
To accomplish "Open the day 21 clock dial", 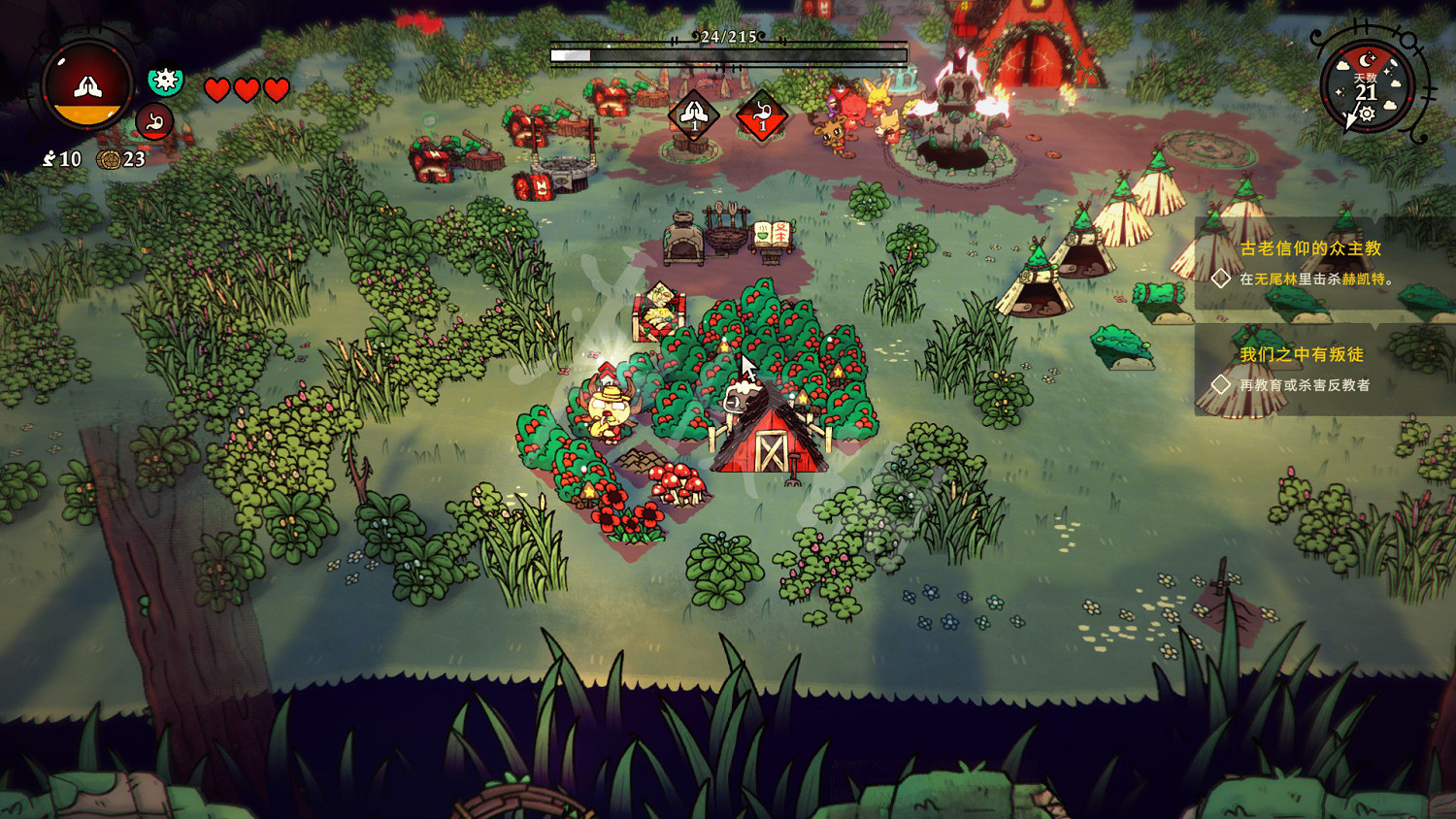I will [x=1367, y=87].
